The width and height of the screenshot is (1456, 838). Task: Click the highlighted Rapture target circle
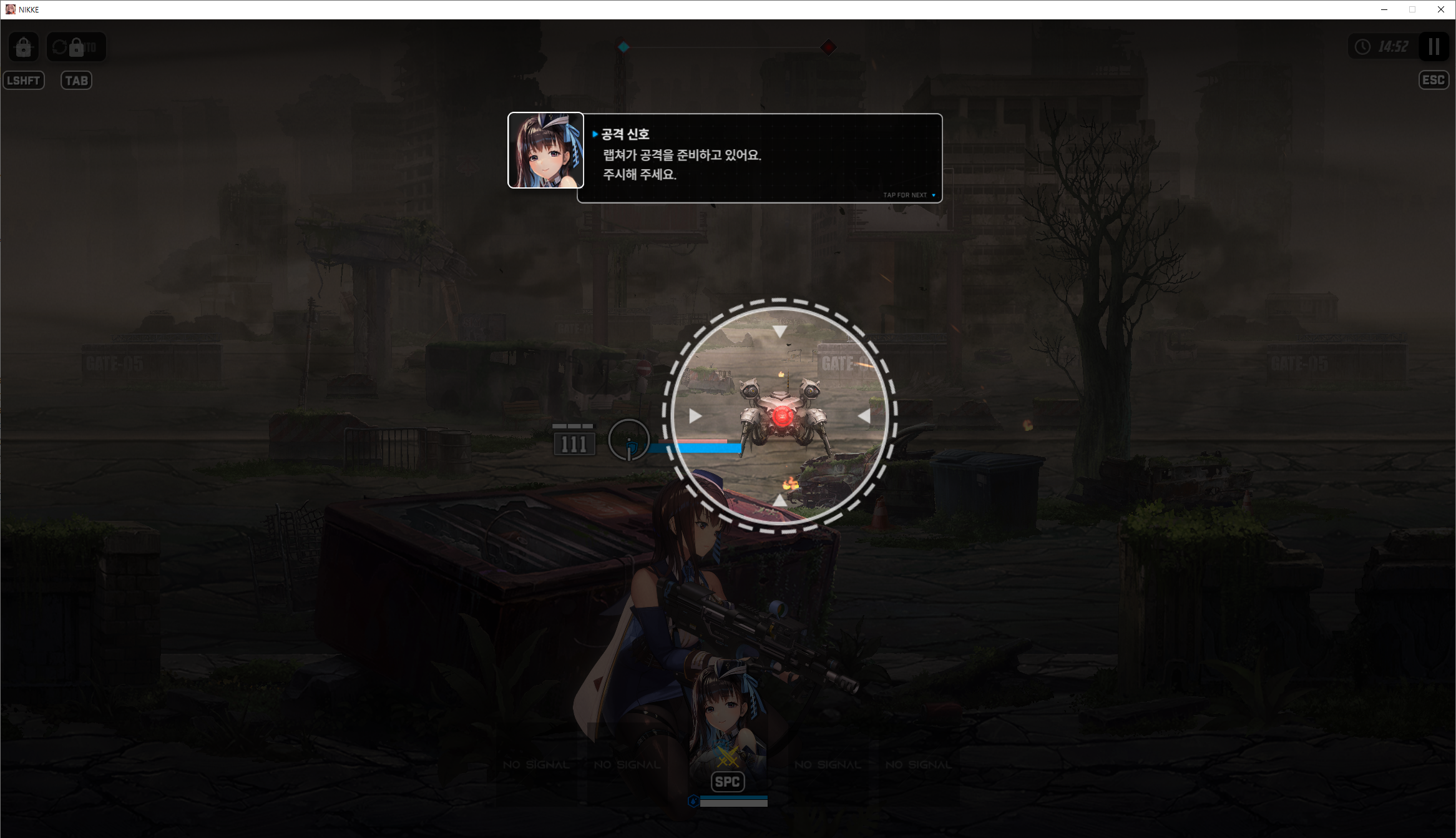point(779,415)
